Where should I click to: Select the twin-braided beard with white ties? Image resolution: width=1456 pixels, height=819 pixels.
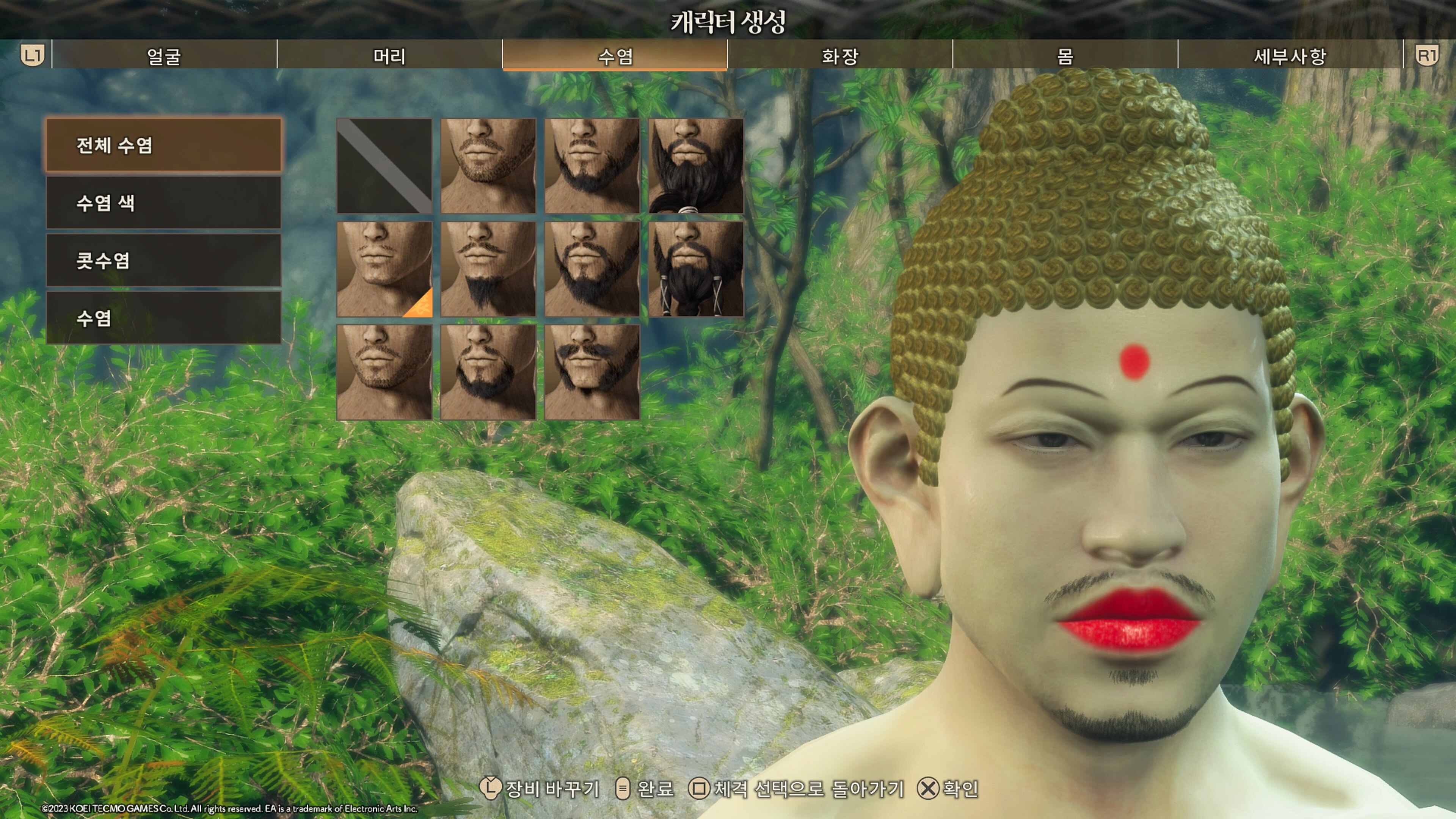696,269
